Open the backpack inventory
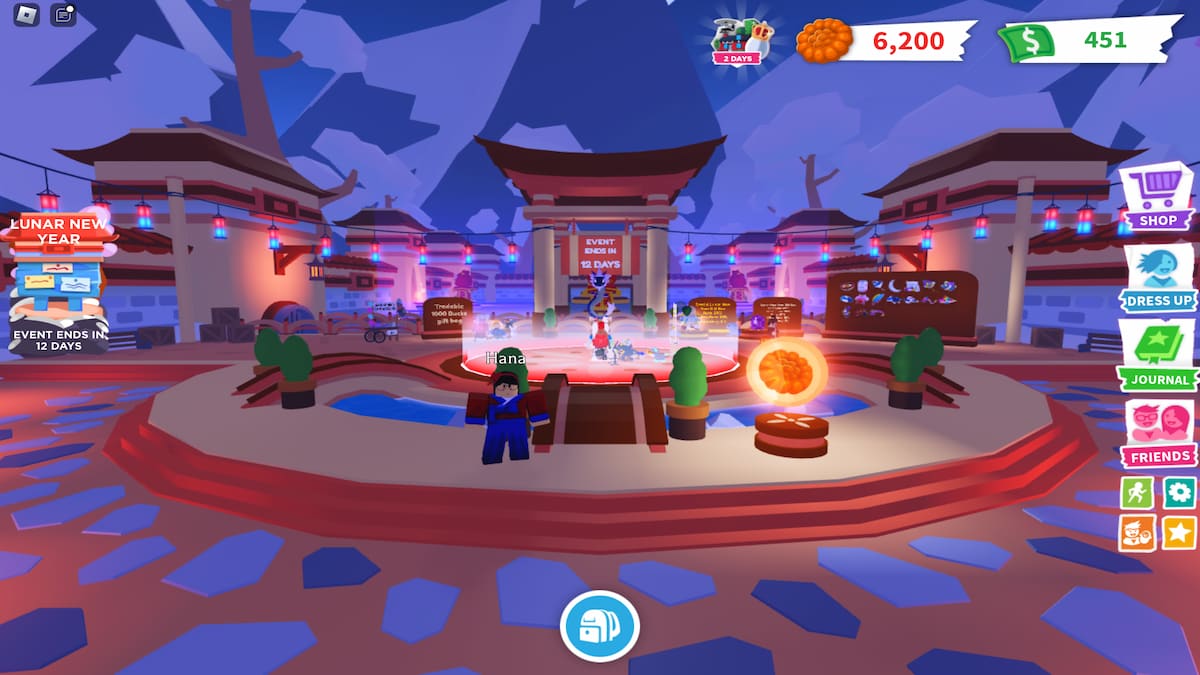 (600, 627)
